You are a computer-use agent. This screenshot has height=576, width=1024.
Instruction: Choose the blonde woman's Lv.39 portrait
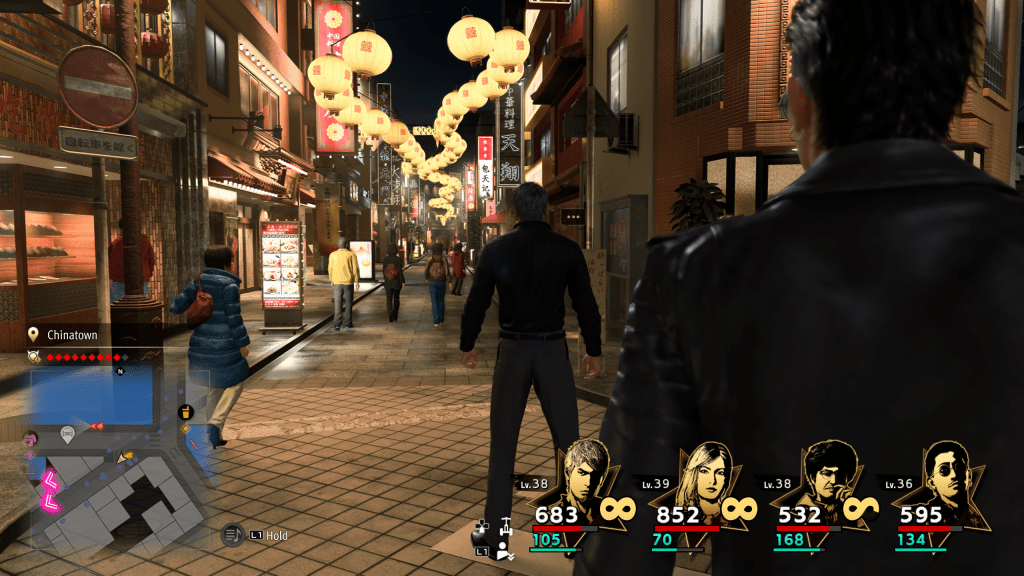(706, 477)
